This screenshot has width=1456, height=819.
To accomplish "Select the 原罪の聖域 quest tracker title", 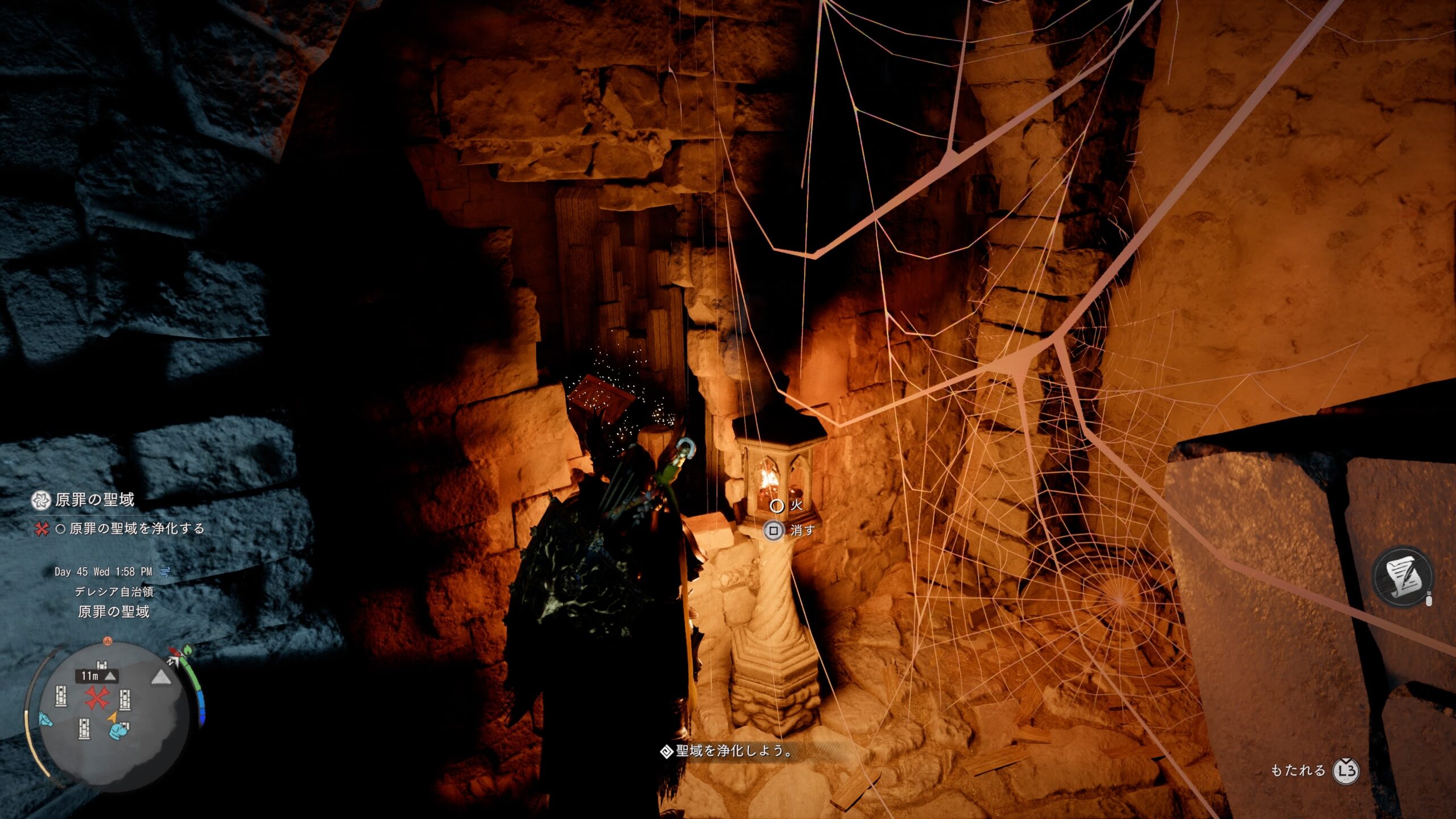I will pos(94,500).
